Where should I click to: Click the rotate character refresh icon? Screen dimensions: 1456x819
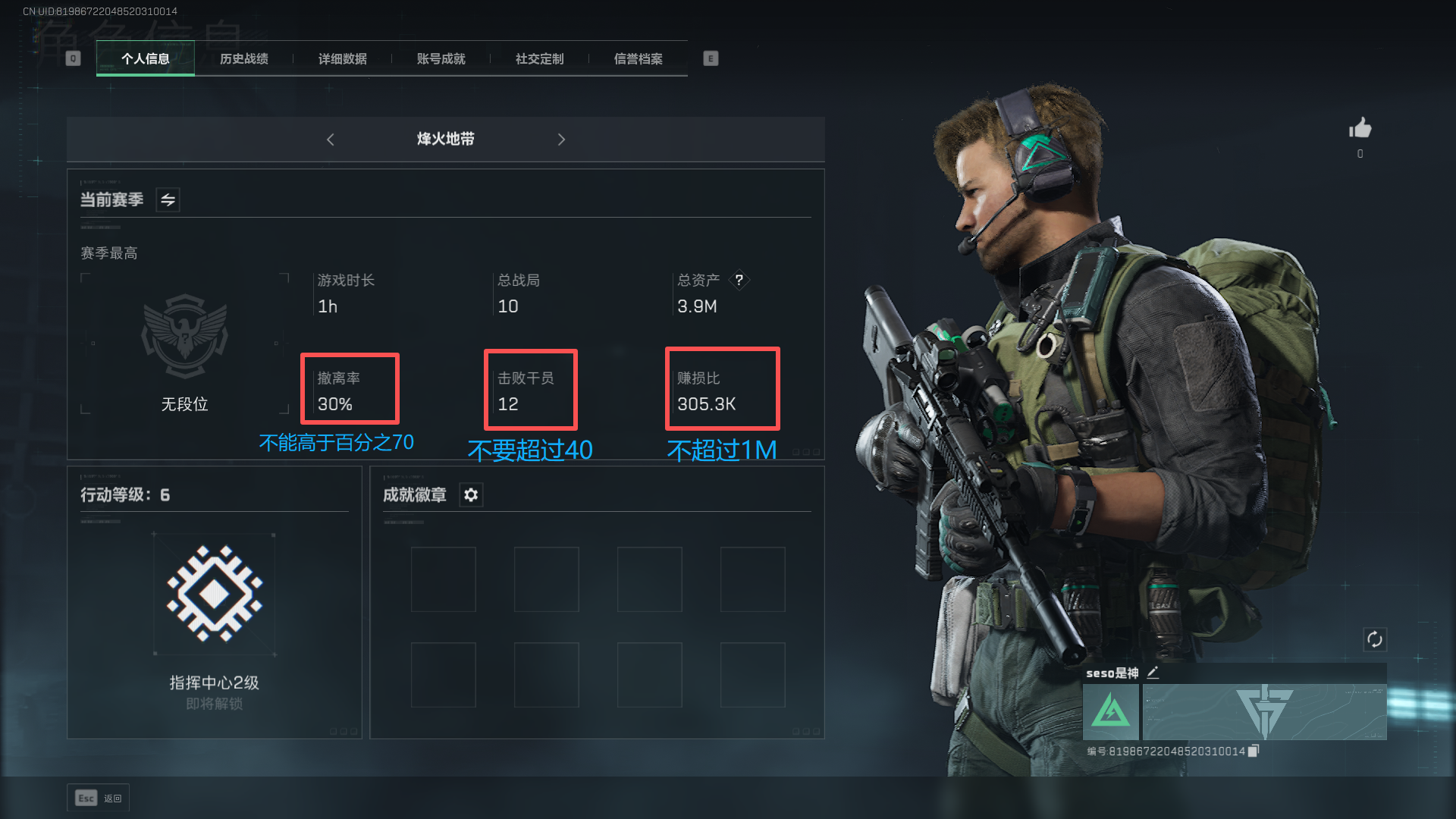tap(1375, 639)
